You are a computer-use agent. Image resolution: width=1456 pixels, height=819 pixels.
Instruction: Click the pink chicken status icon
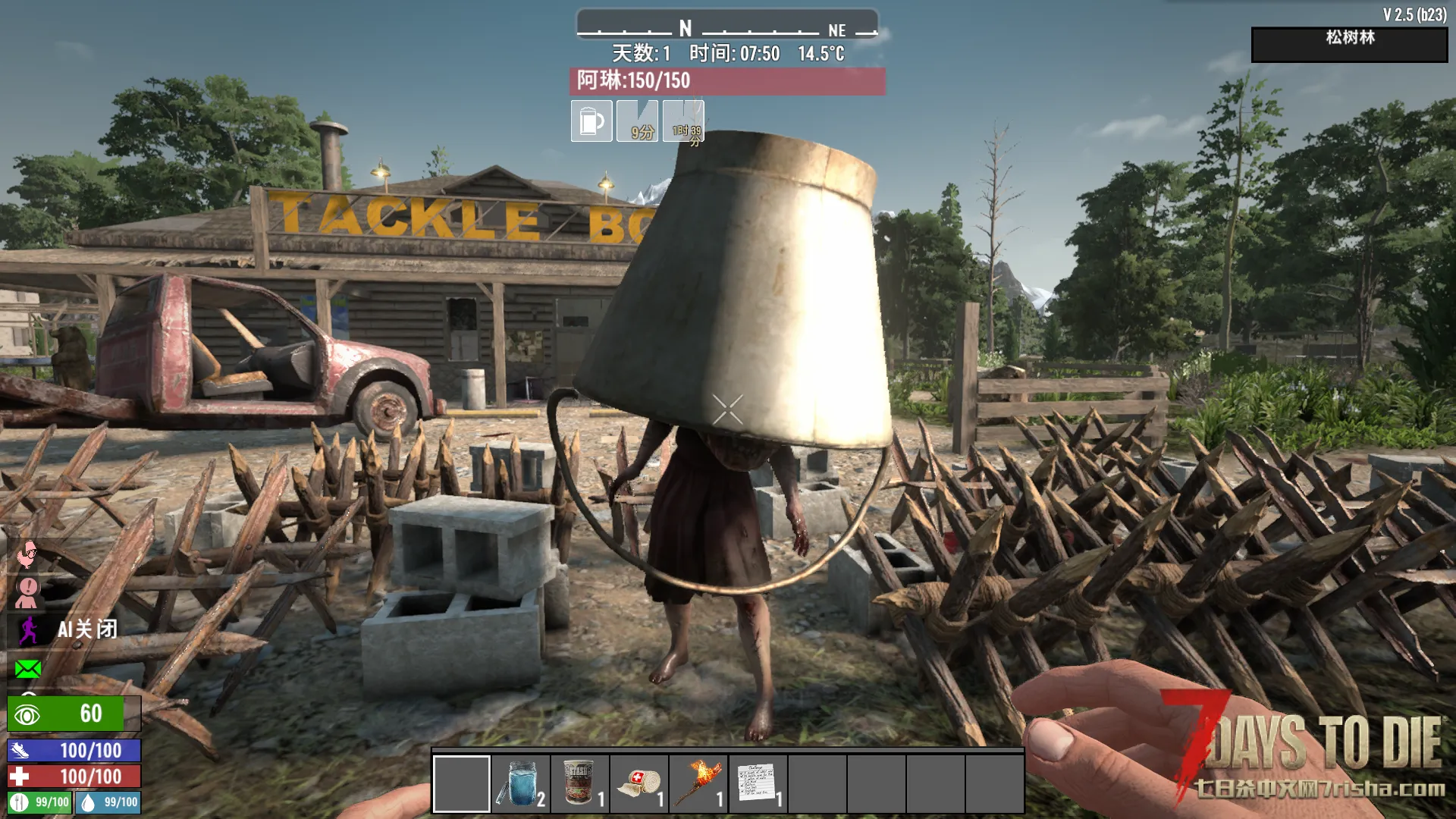pos(27,555)
